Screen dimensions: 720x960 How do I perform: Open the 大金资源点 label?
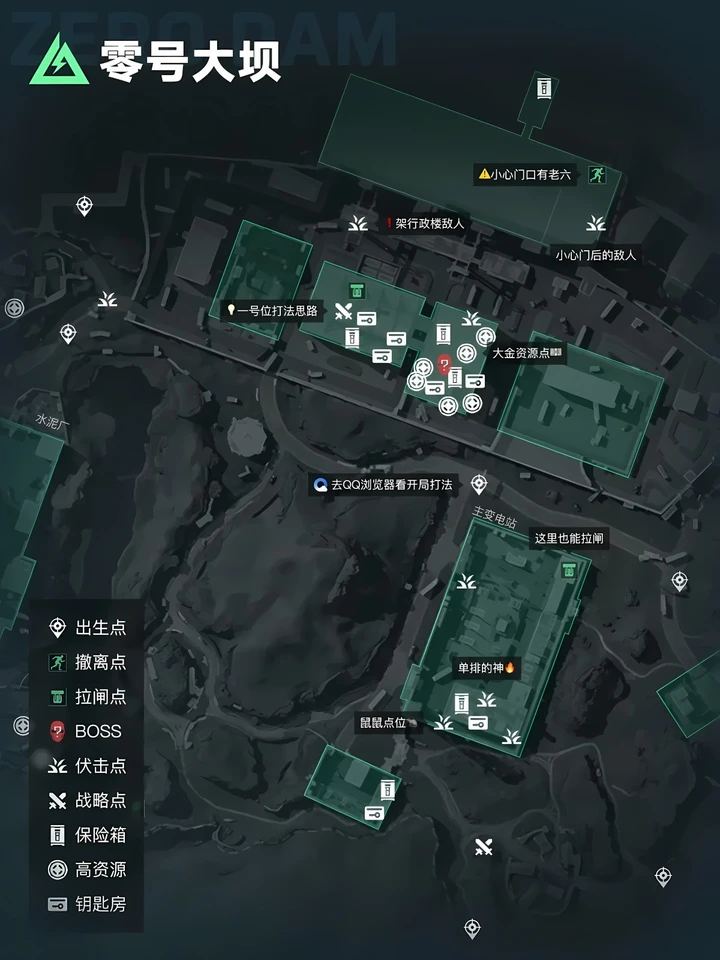tap(527, 353)
